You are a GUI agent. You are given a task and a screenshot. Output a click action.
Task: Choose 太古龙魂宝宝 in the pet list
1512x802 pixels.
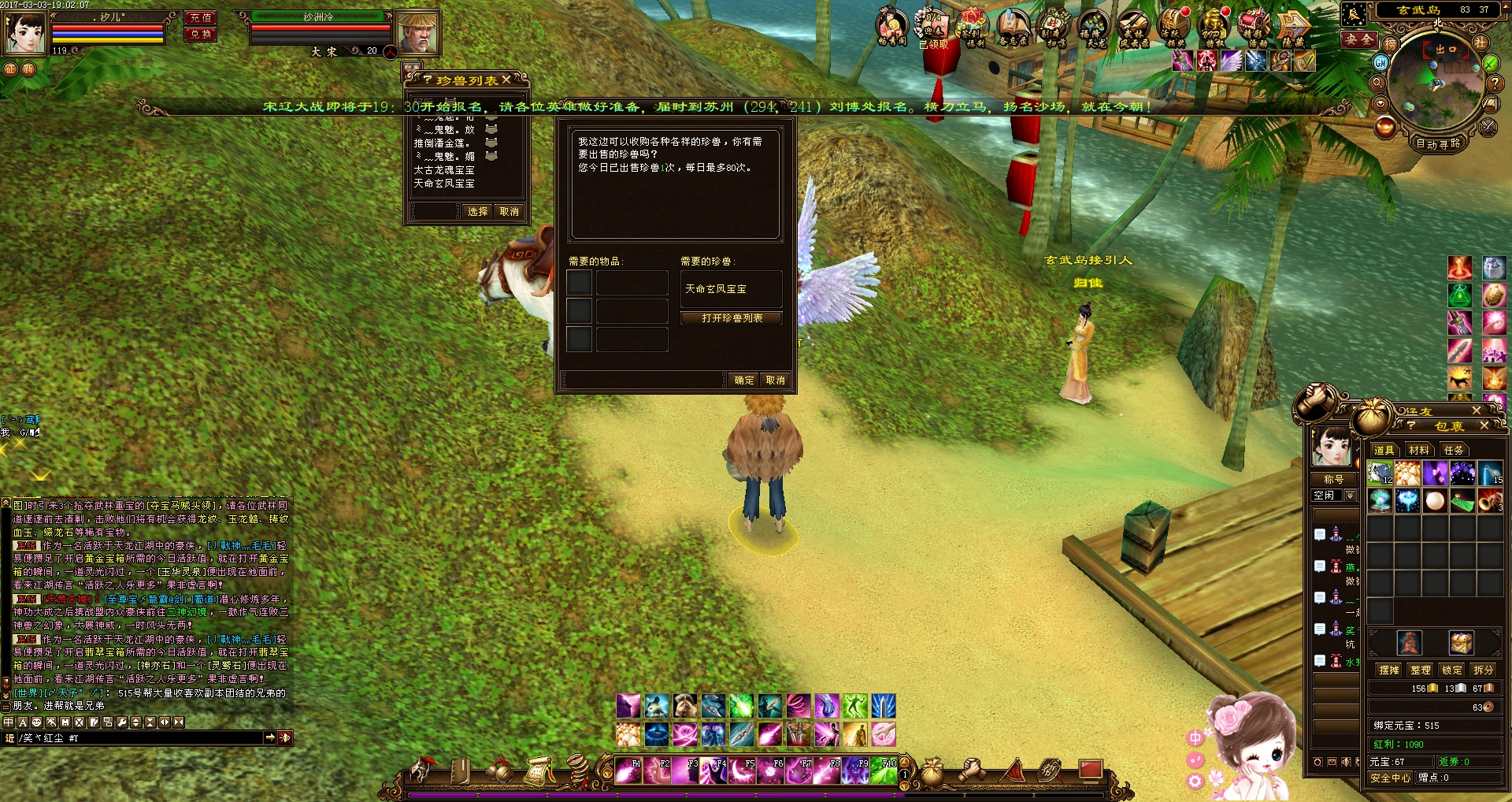[x=444, y=170]
